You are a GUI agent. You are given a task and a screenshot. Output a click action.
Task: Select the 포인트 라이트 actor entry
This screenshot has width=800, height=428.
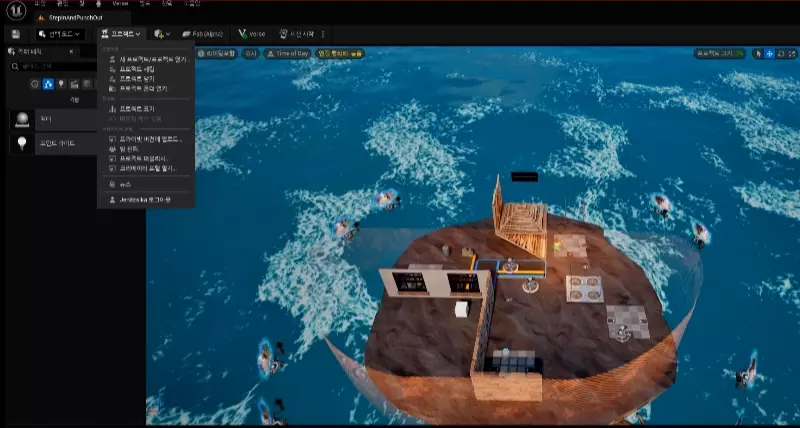56,144
